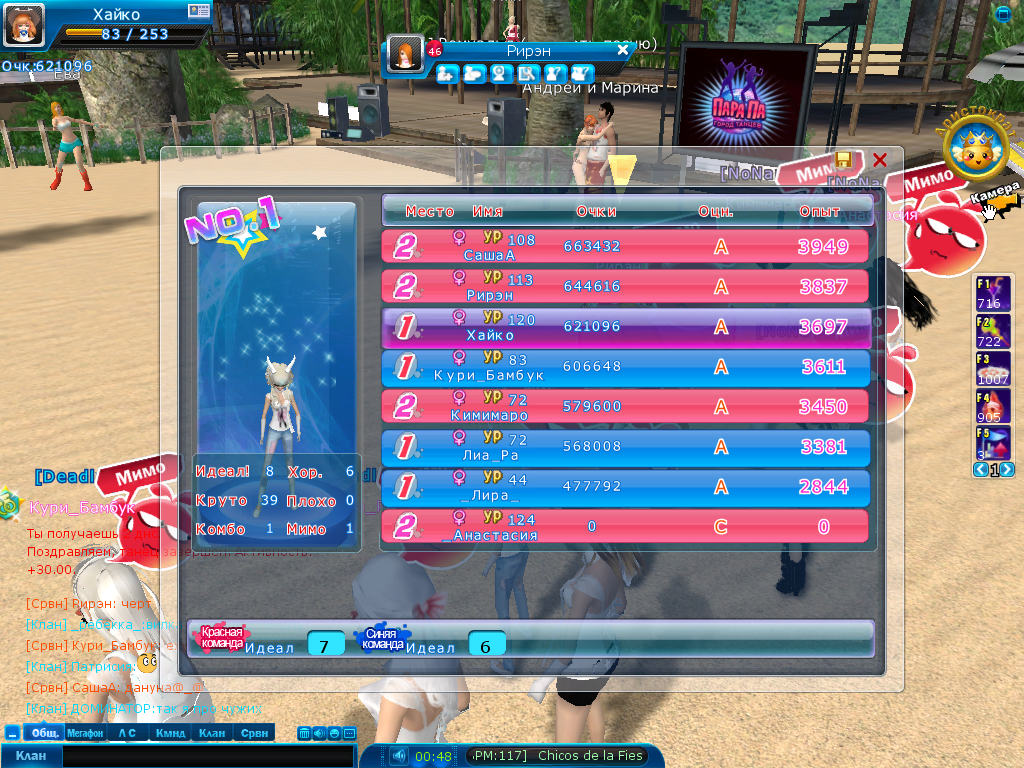The height and width of the screenshot is (768, 1024).
Task: Minimize the chat window
Action: 12,733
